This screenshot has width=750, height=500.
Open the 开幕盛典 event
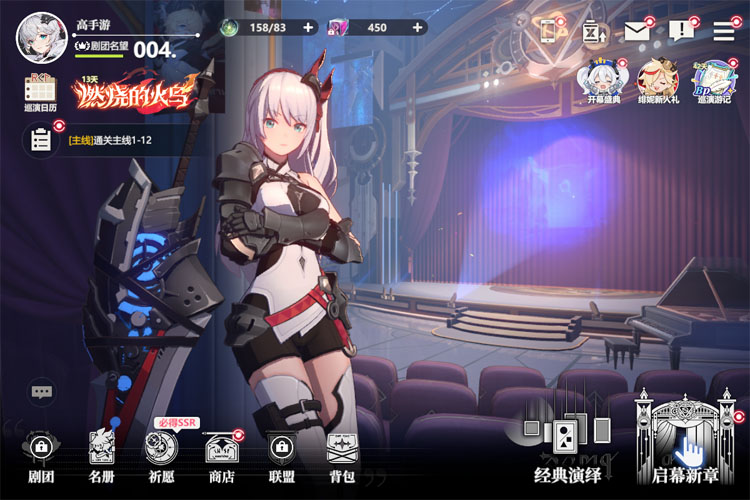point(602,82)
